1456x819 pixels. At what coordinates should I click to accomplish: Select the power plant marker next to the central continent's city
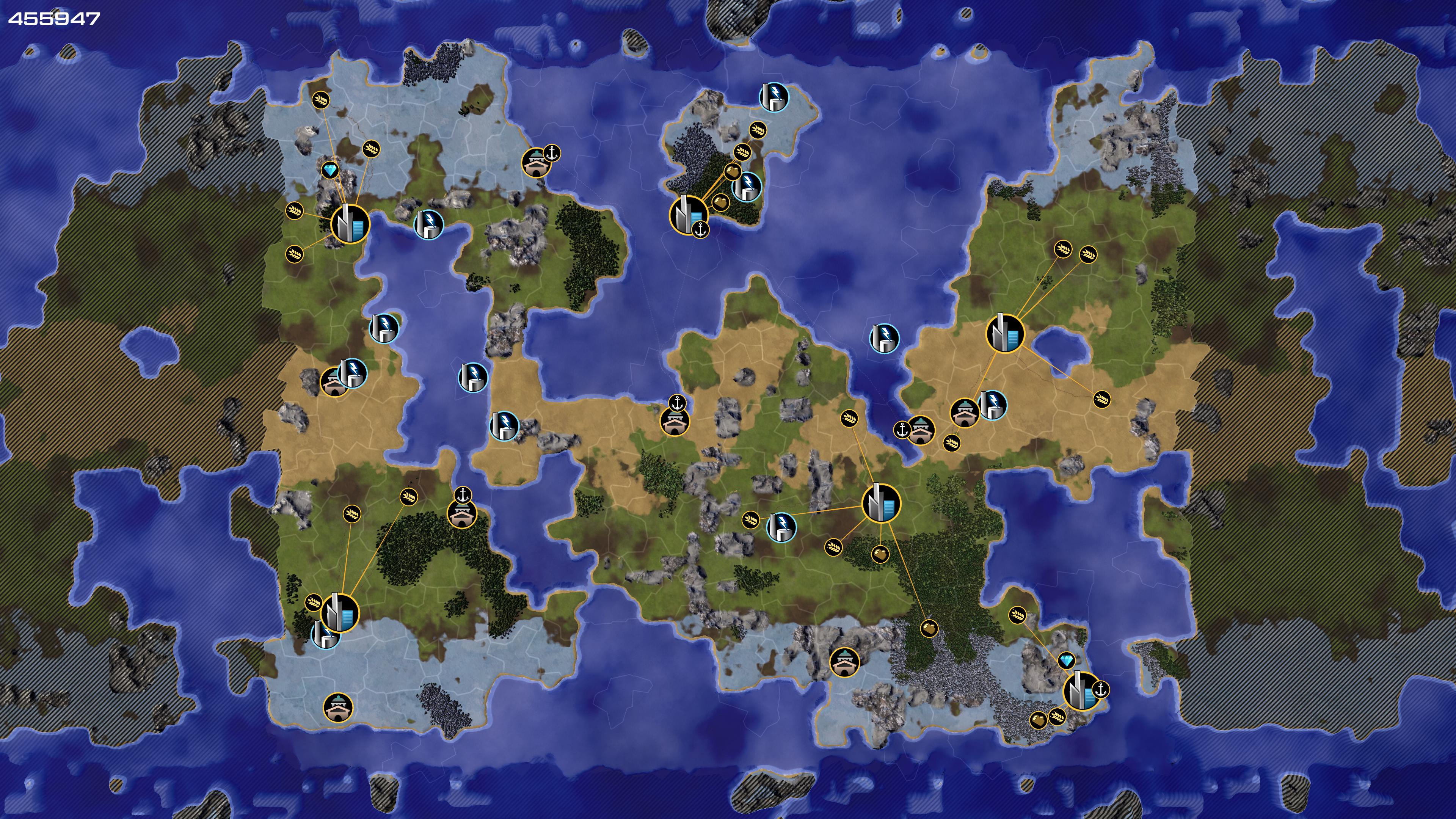point(781,526)
